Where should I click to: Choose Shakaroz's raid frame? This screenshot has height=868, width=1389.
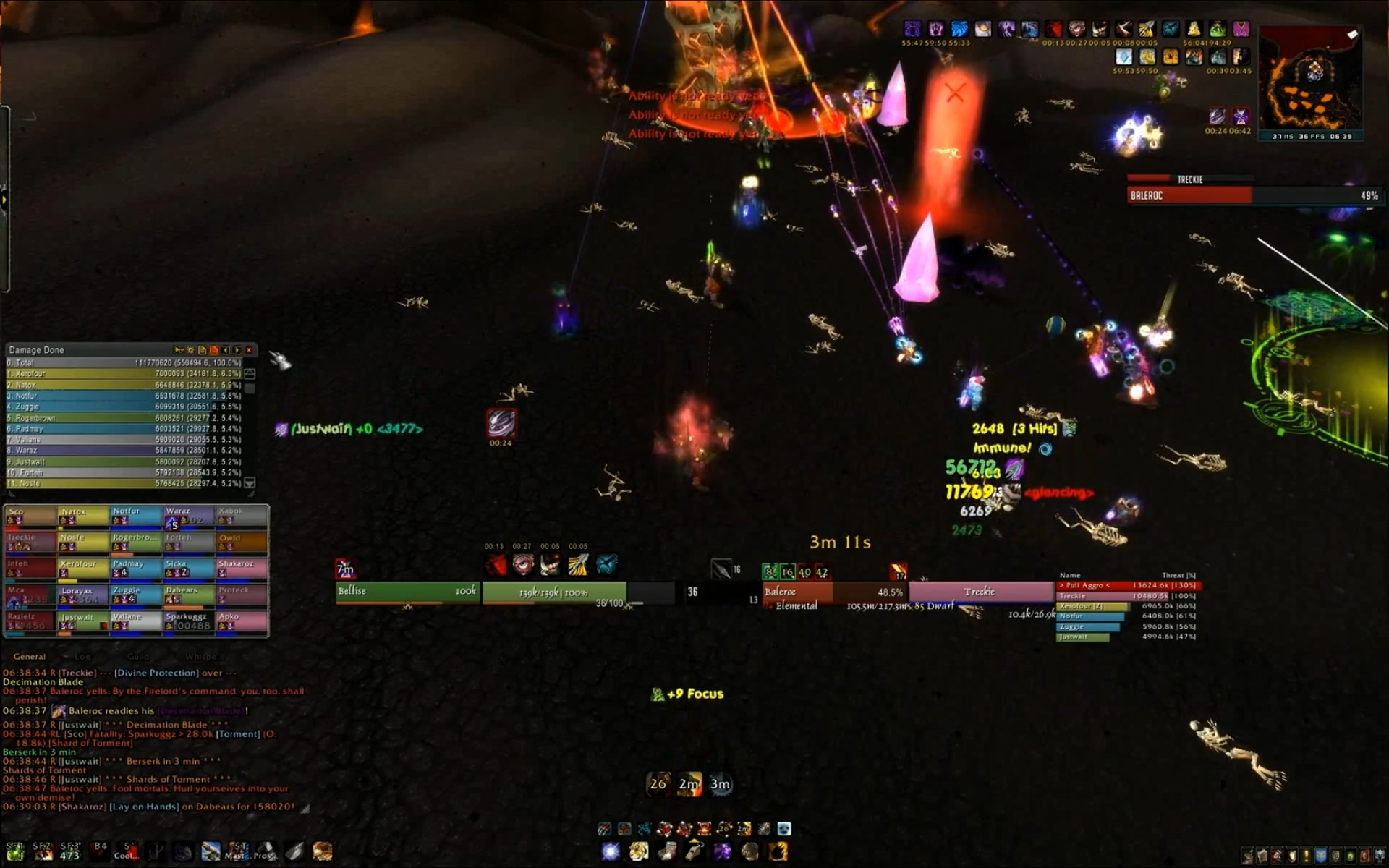[242, 569]
